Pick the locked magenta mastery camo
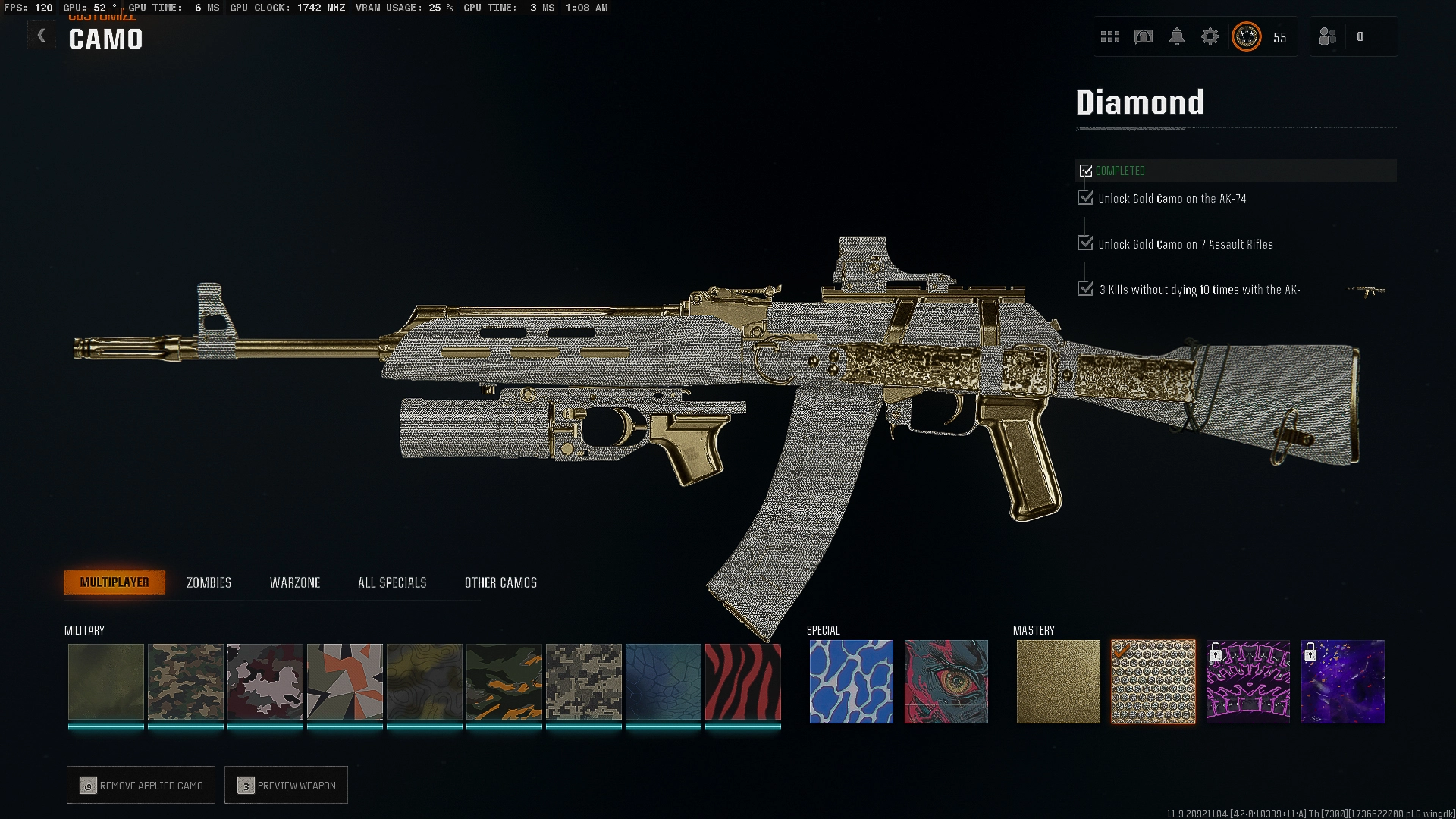Screen dimensions: 1456x819 click(x=1247, y=681)
